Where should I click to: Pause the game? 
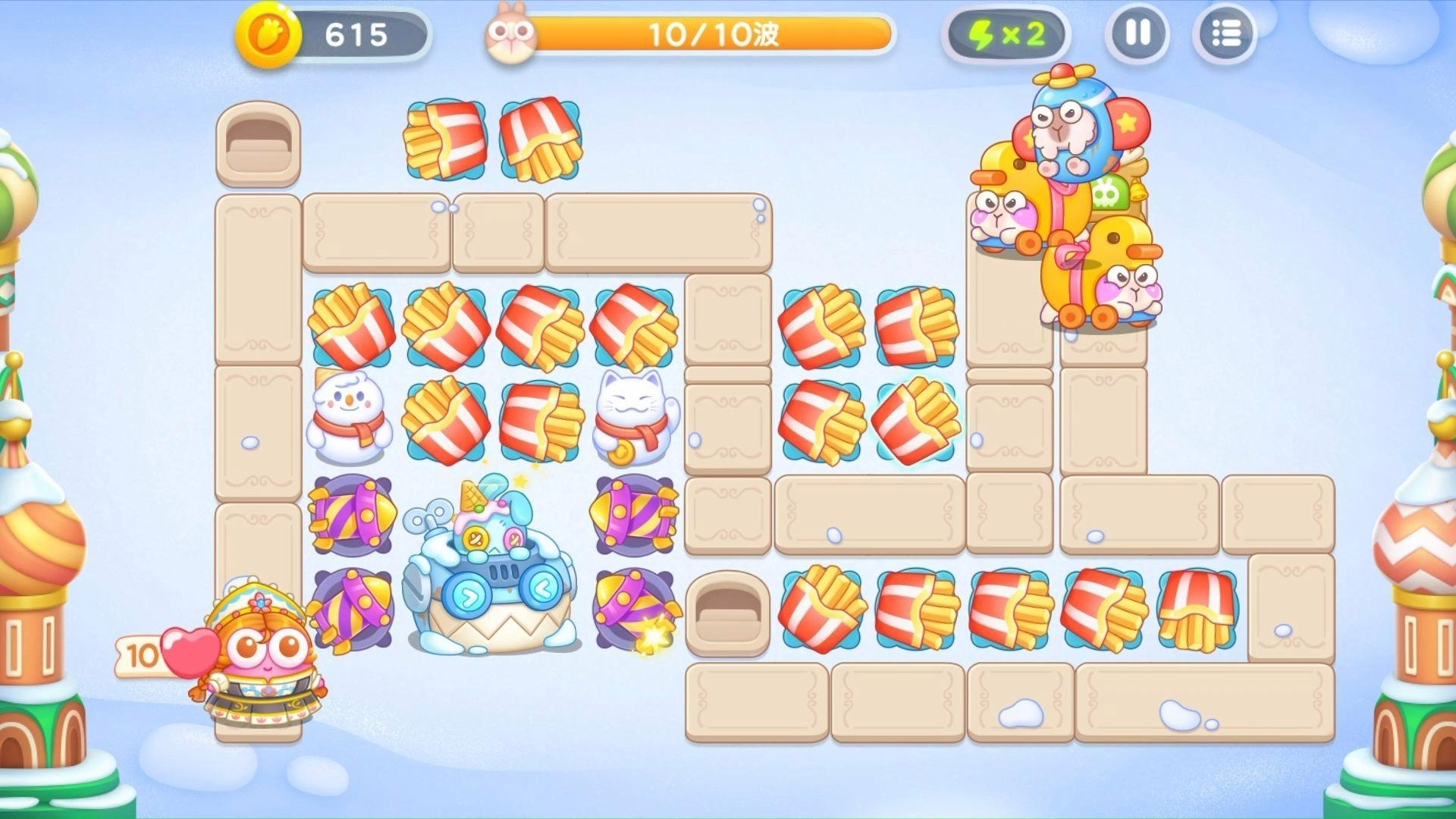point(1137,34)
